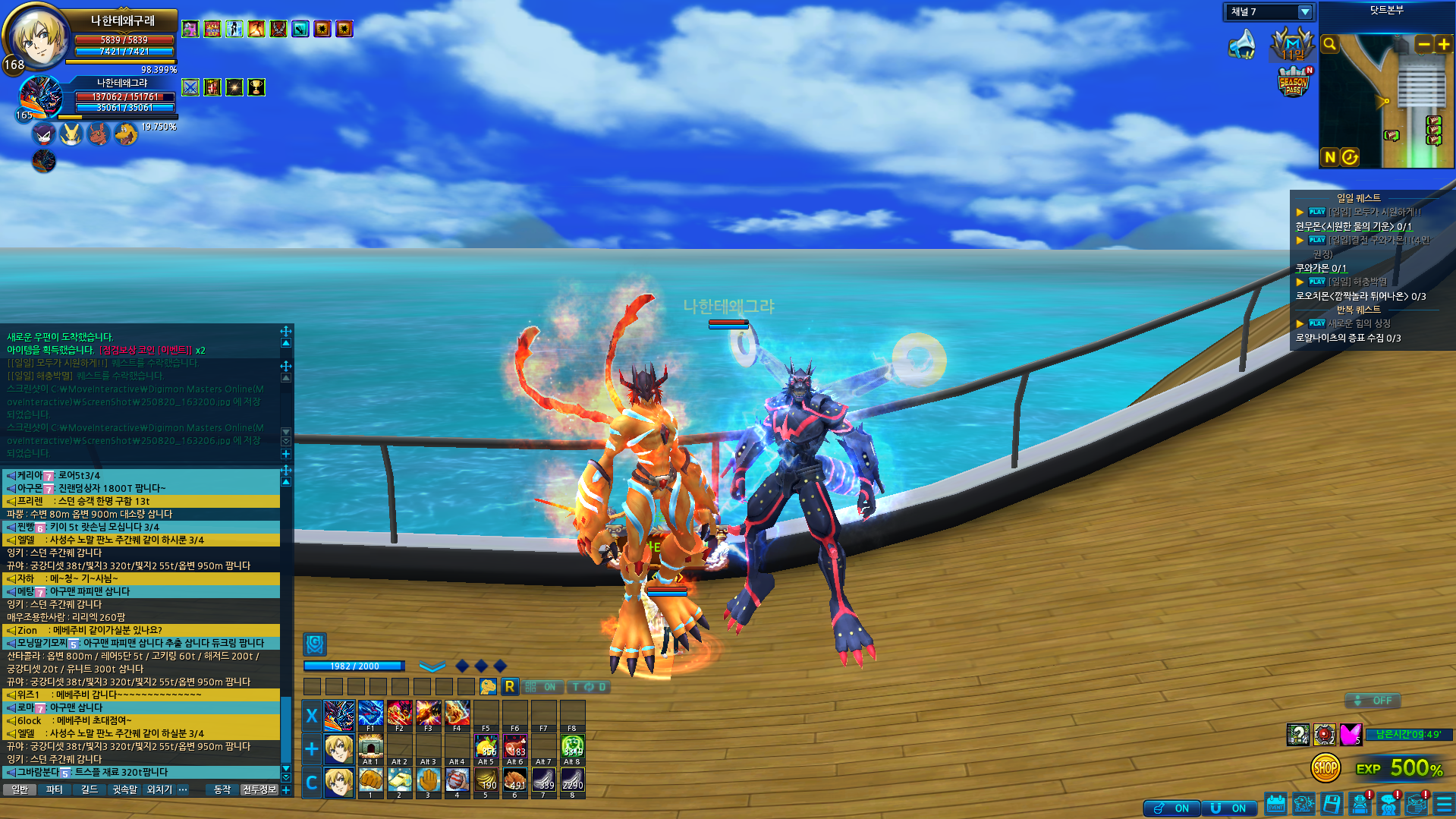This screenshot has width=1456, height=819.
Task: Use the fist action in slot 1
Action: point(370,780)
